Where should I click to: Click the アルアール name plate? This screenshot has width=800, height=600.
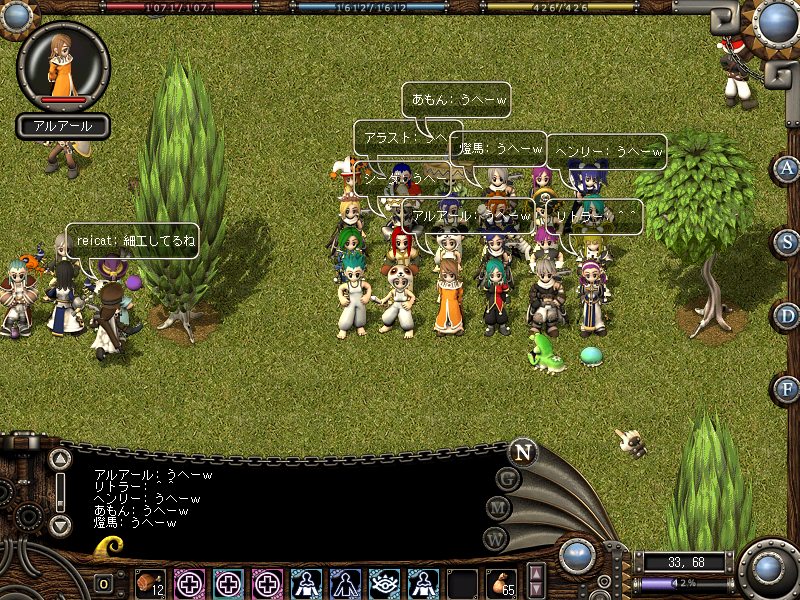63,127
